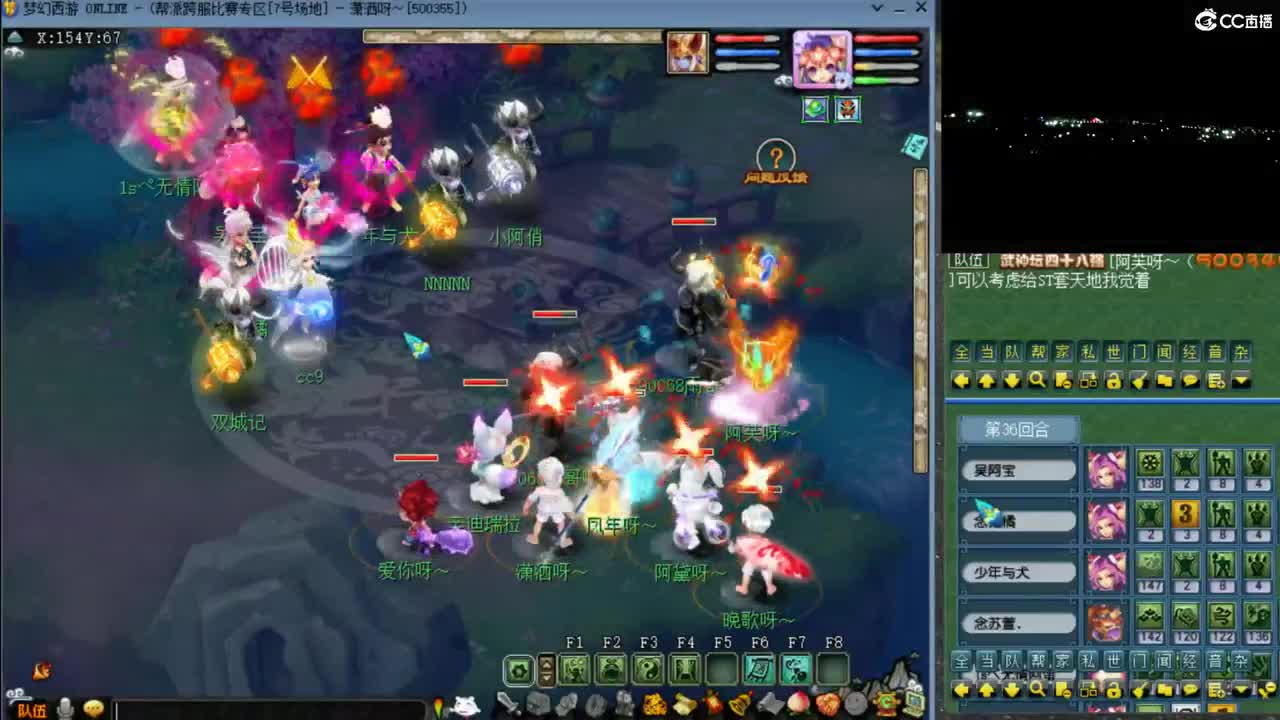Click the lock icon in the chat toolbar
1280x720 pixels.
[1114, 380]
